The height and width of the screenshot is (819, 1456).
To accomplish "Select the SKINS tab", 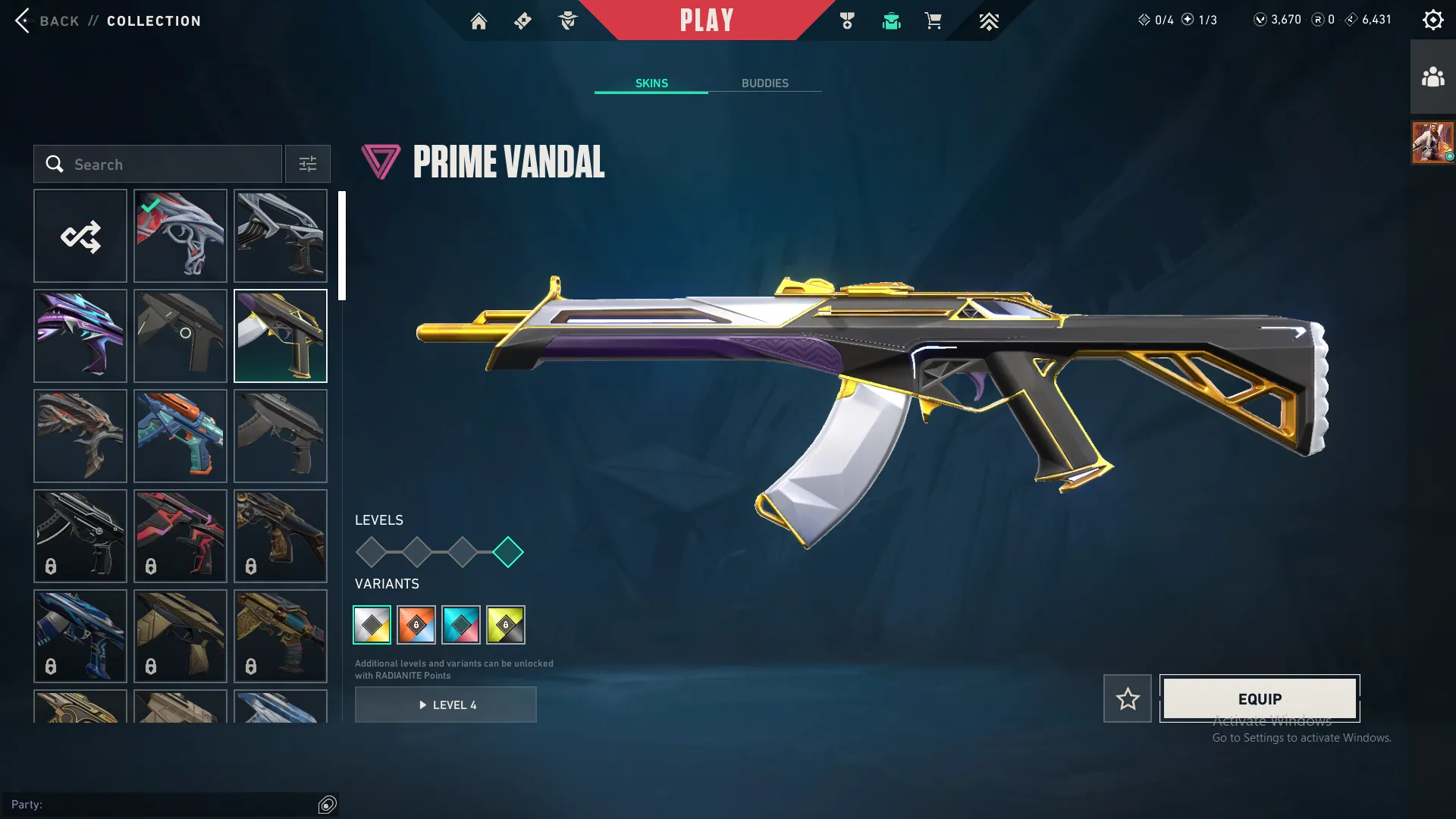I will (651, 83).
